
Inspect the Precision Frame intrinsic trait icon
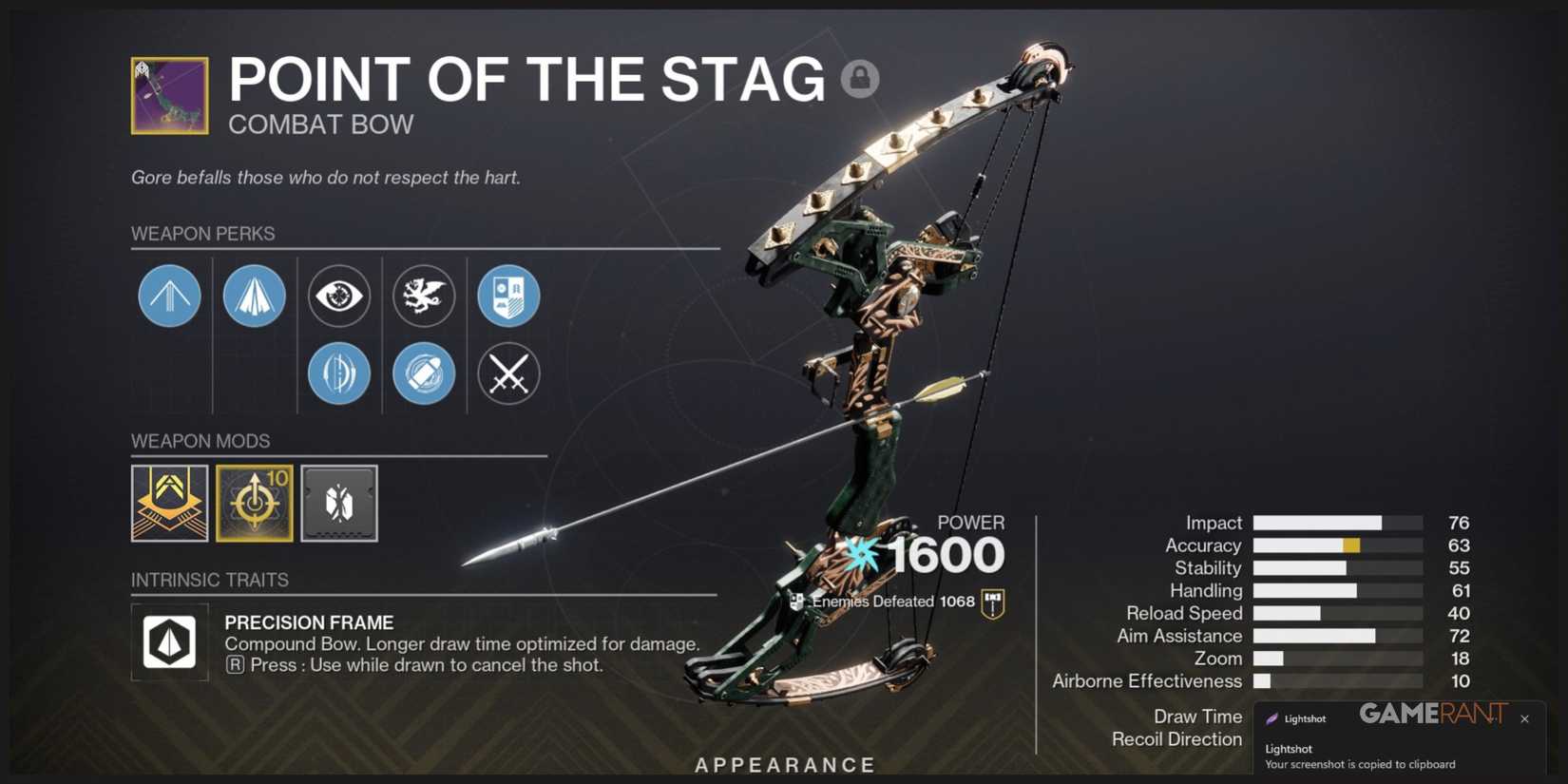[169, 641]
